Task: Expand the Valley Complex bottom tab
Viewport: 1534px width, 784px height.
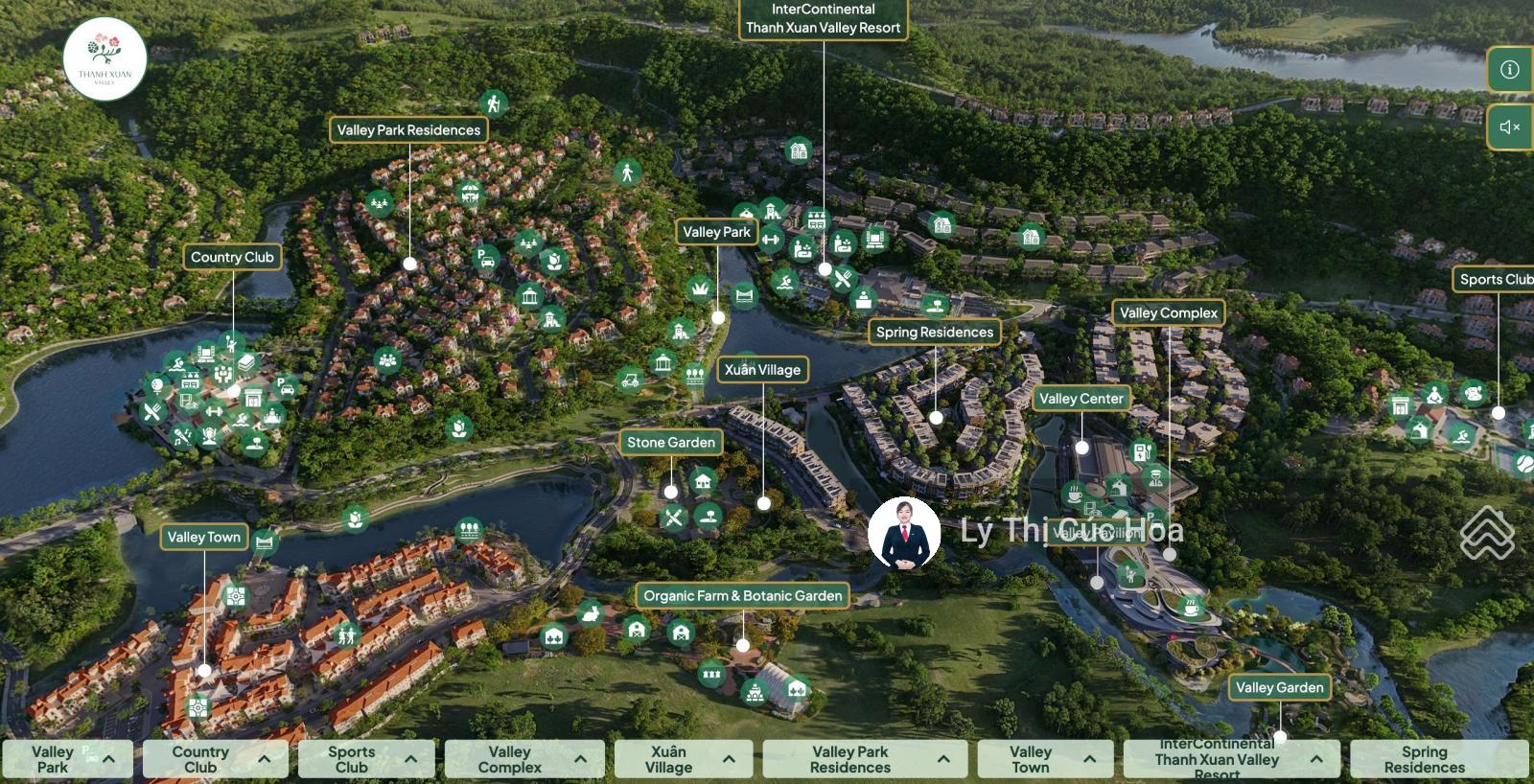Action: coord(524,759)
